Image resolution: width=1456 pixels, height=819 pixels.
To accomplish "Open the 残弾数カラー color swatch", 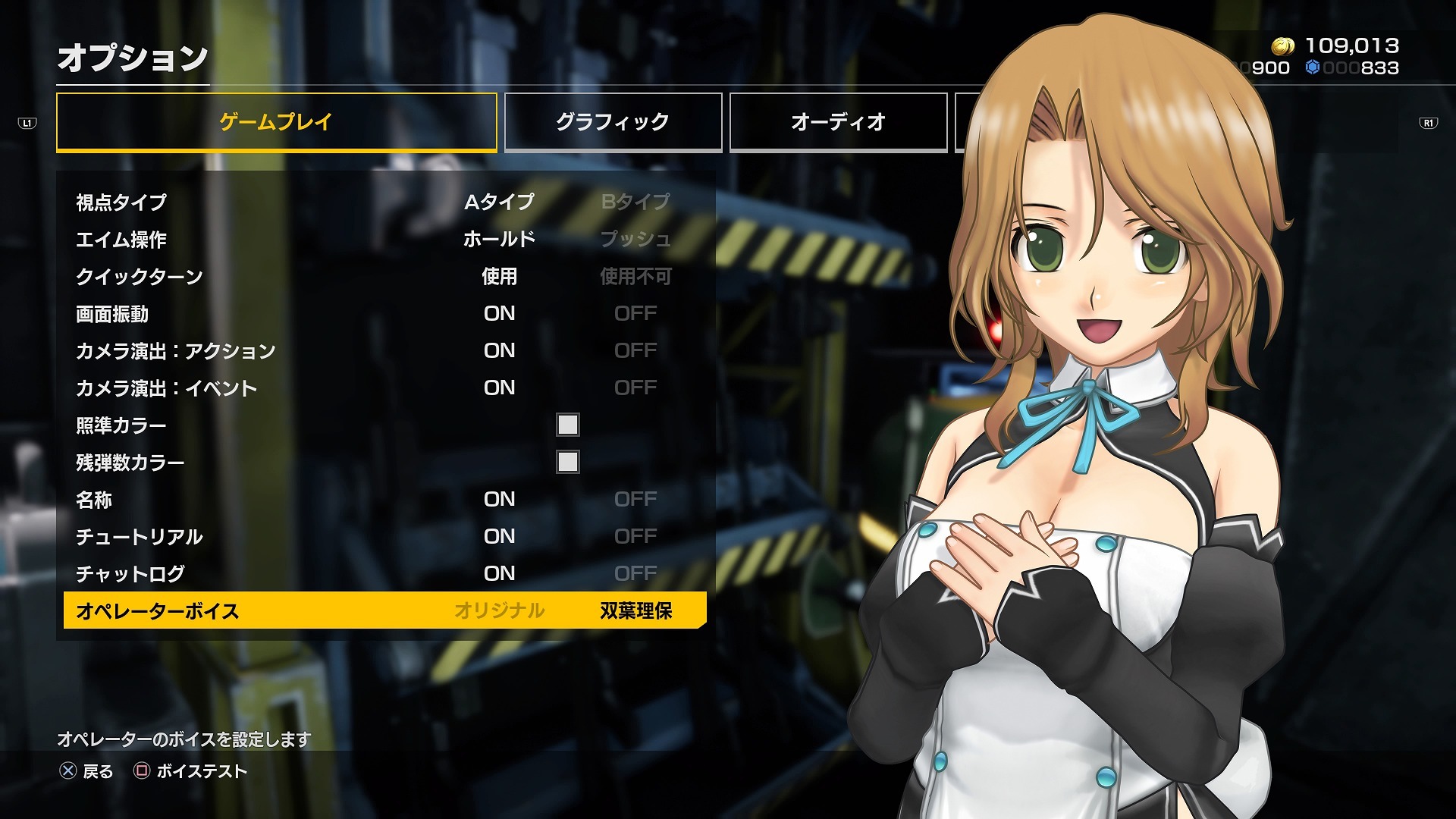I will (568, 462).
